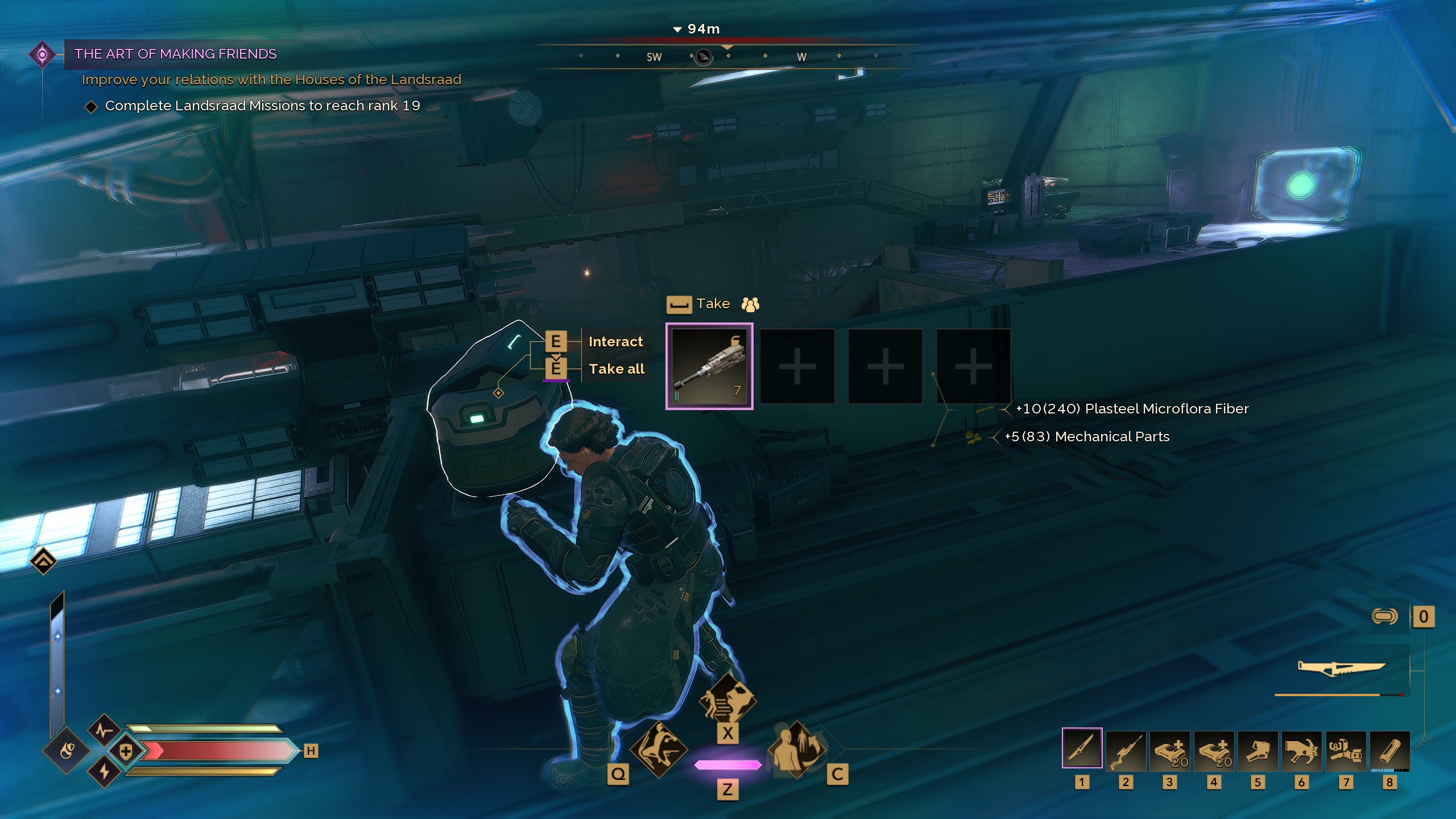
Task: Choose the Take all option
Action: pyautogui.click(x=617, y=369)
